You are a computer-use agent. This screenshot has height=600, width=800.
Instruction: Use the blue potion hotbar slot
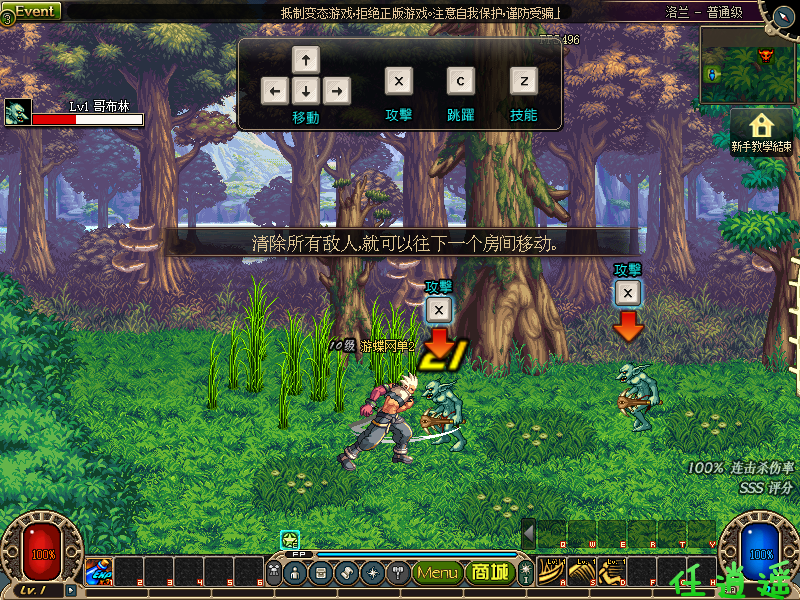click(x=98, y=571)
